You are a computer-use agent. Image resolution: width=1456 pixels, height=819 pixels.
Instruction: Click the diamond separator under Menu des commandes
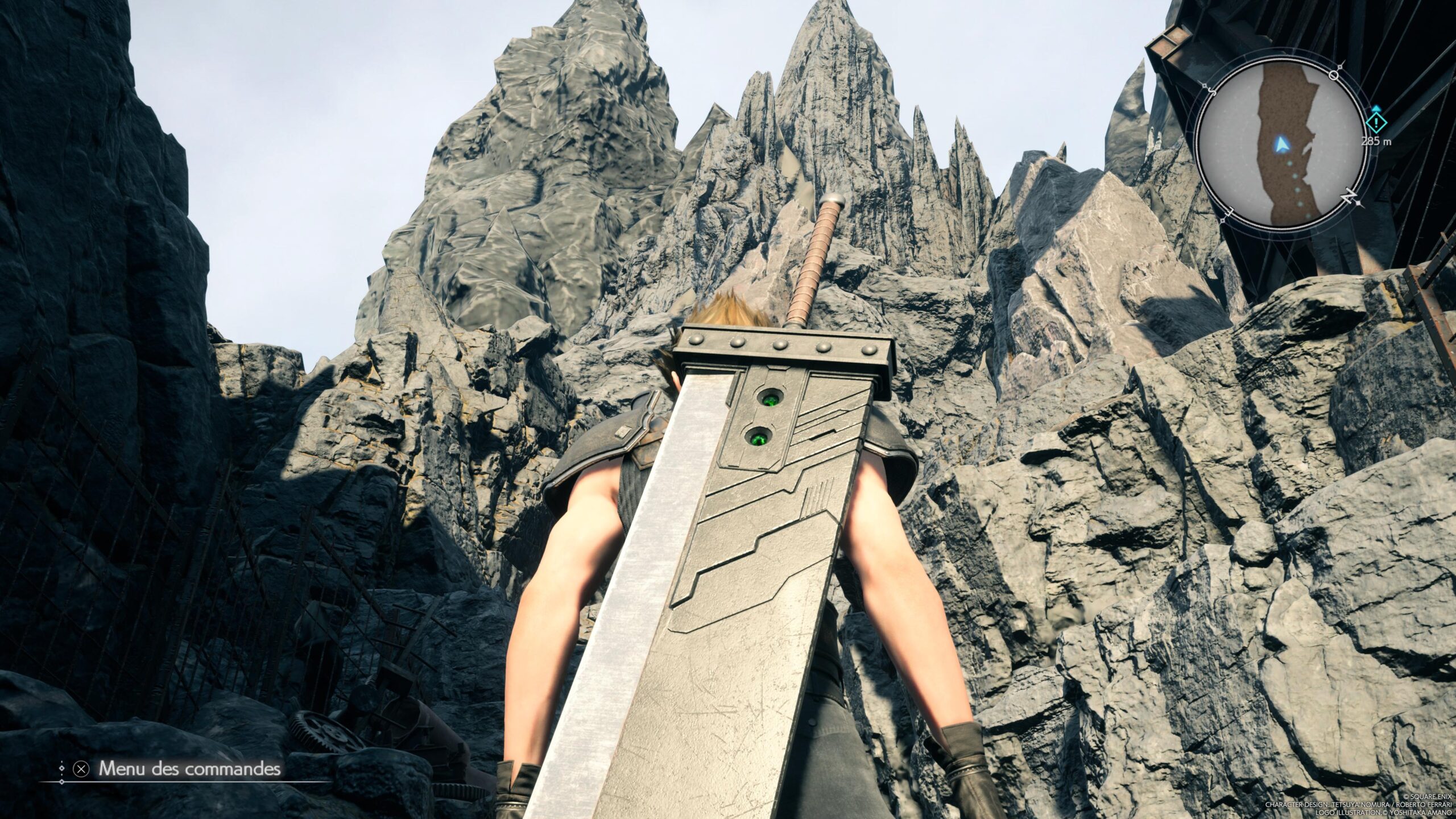(x=62, y=782)
